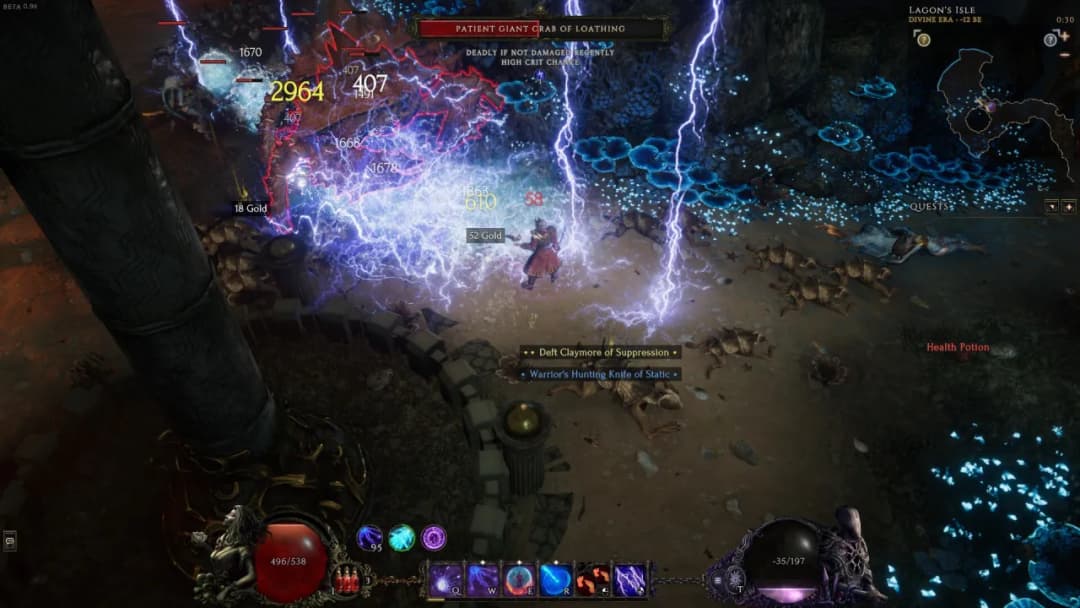
Task: Collect the 52 Gold drop label
Action: pos(485,236)
